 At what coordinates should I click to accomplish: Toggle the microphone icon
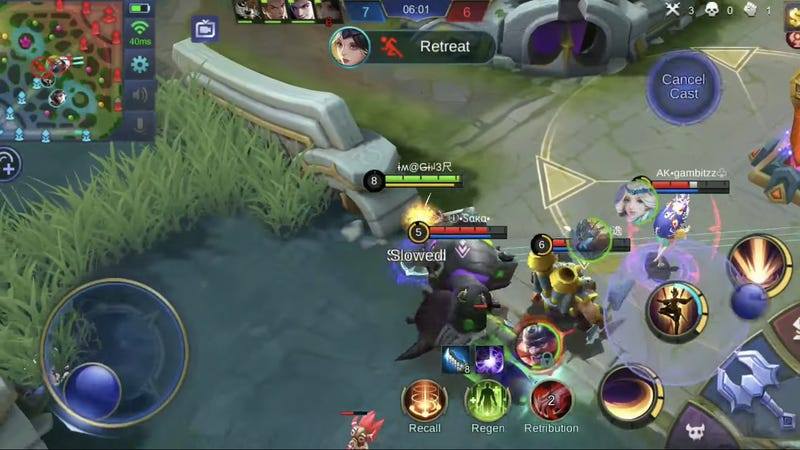click(x=139, y=126)
